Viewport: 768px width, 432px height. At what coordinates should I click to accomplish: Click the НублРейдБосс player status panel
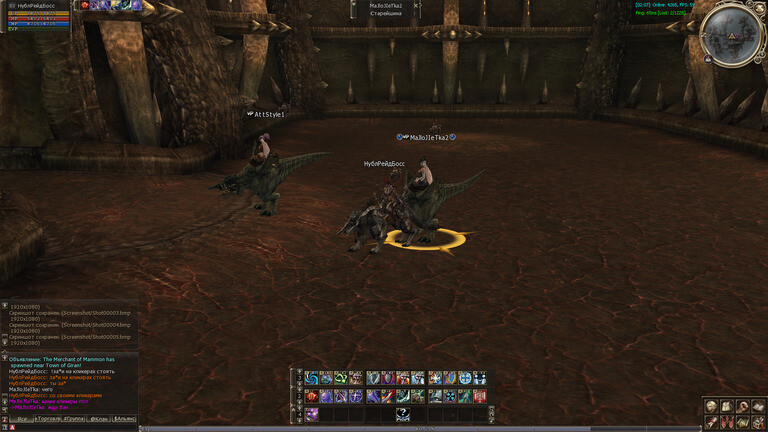click(x=35, y=16)
